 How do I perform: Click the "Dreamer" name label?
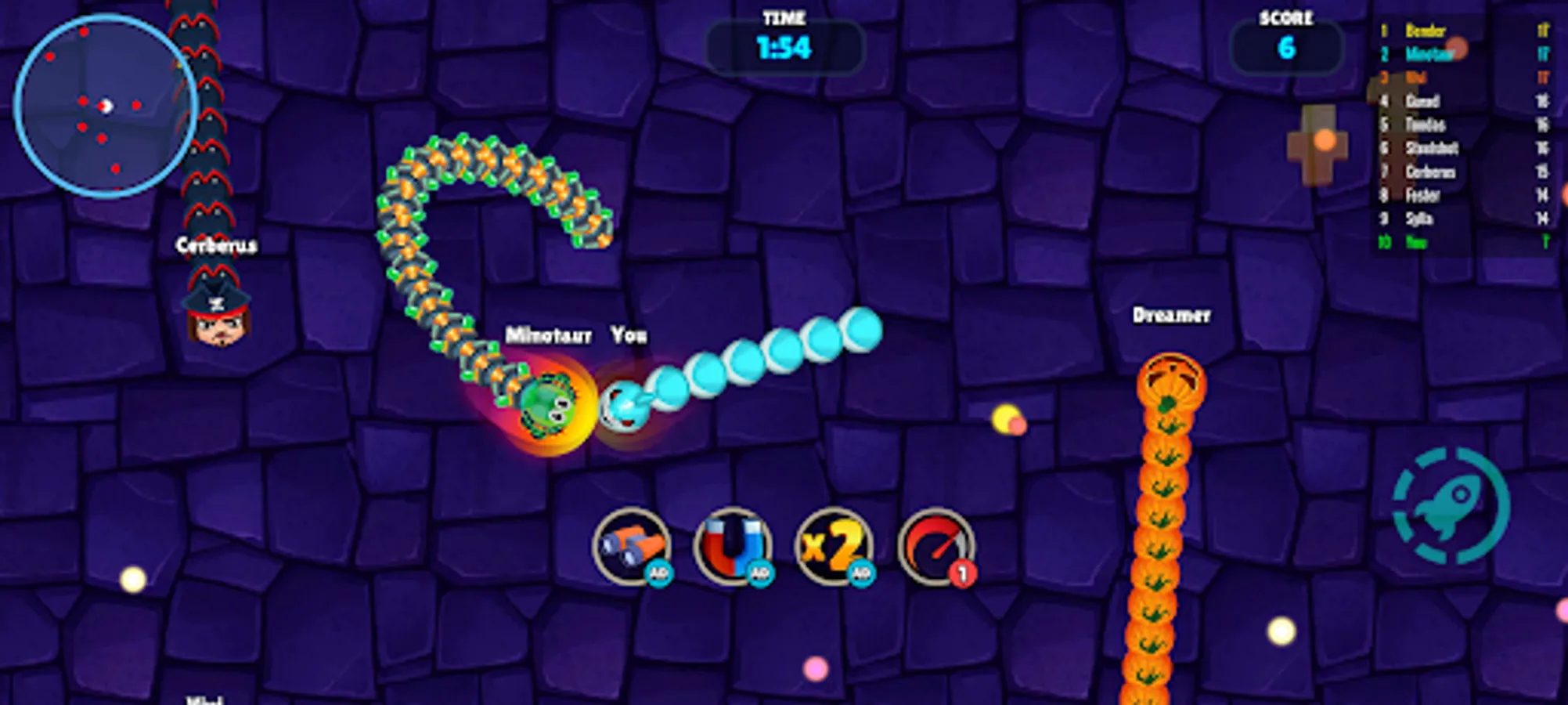[1172, 316]
